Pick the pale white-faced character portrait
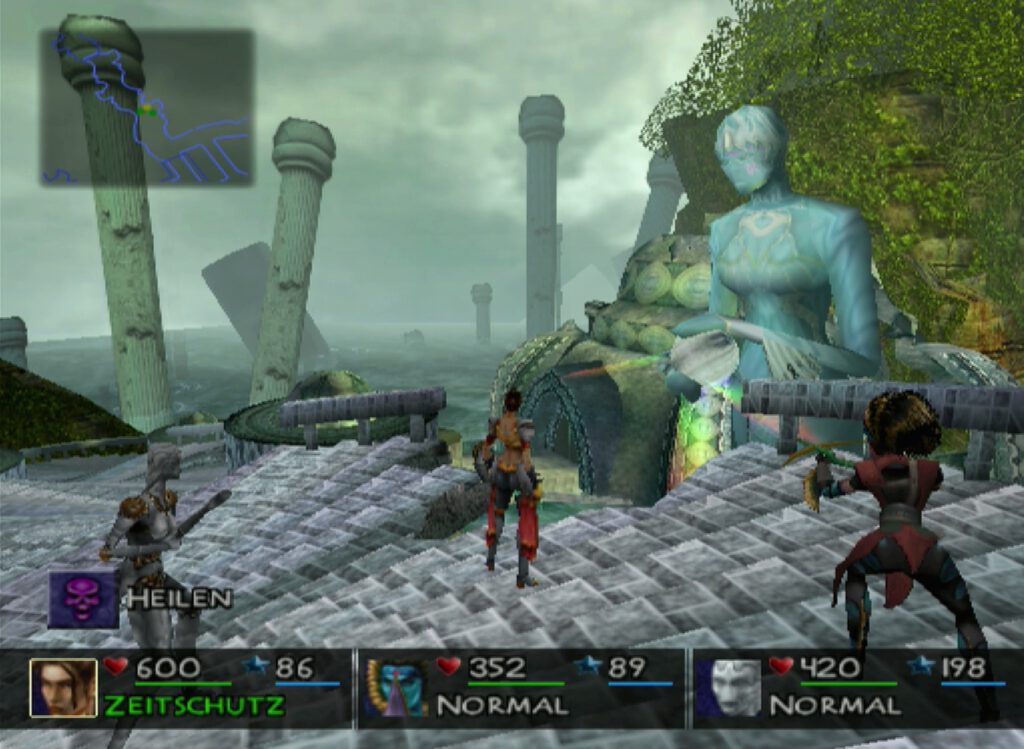Screen dimensions: 1024x749 point(728,687)
